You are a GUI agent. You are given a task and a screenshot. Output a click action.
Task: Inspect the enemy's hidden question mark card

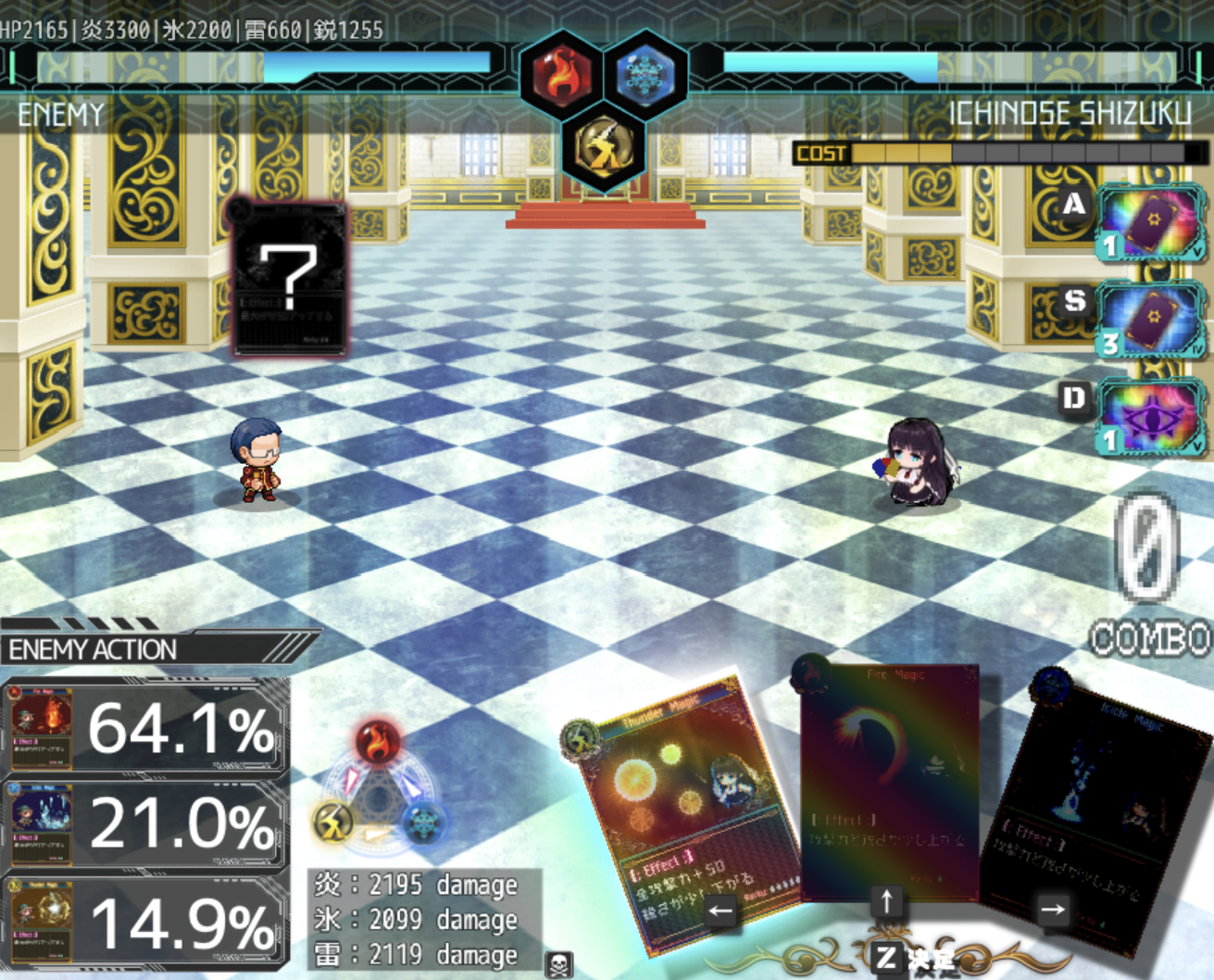coord(290,278)
